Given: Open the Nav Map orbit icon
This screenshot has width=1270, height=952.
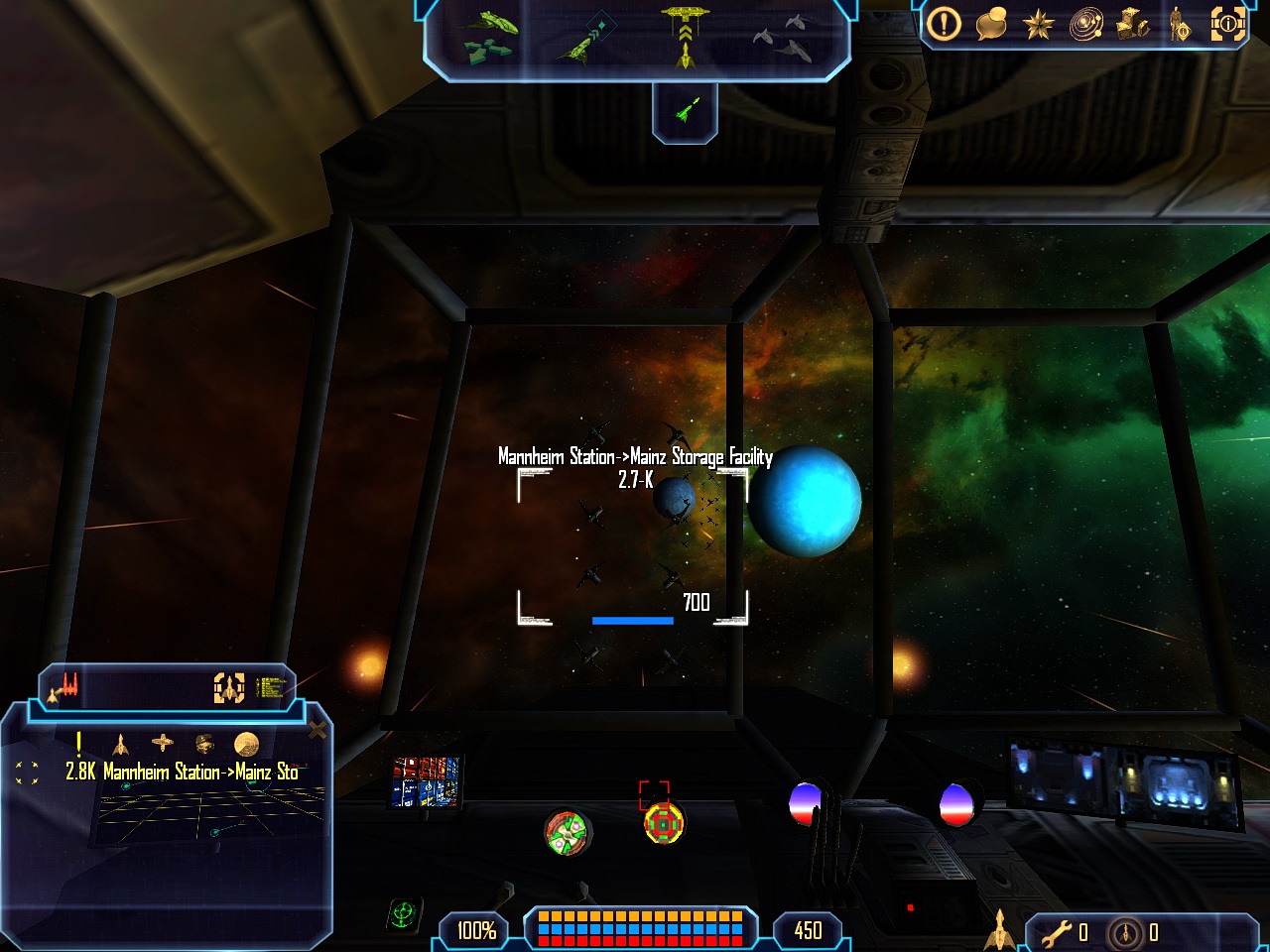Looking at the screenshot, I should tap(1085, 24).
